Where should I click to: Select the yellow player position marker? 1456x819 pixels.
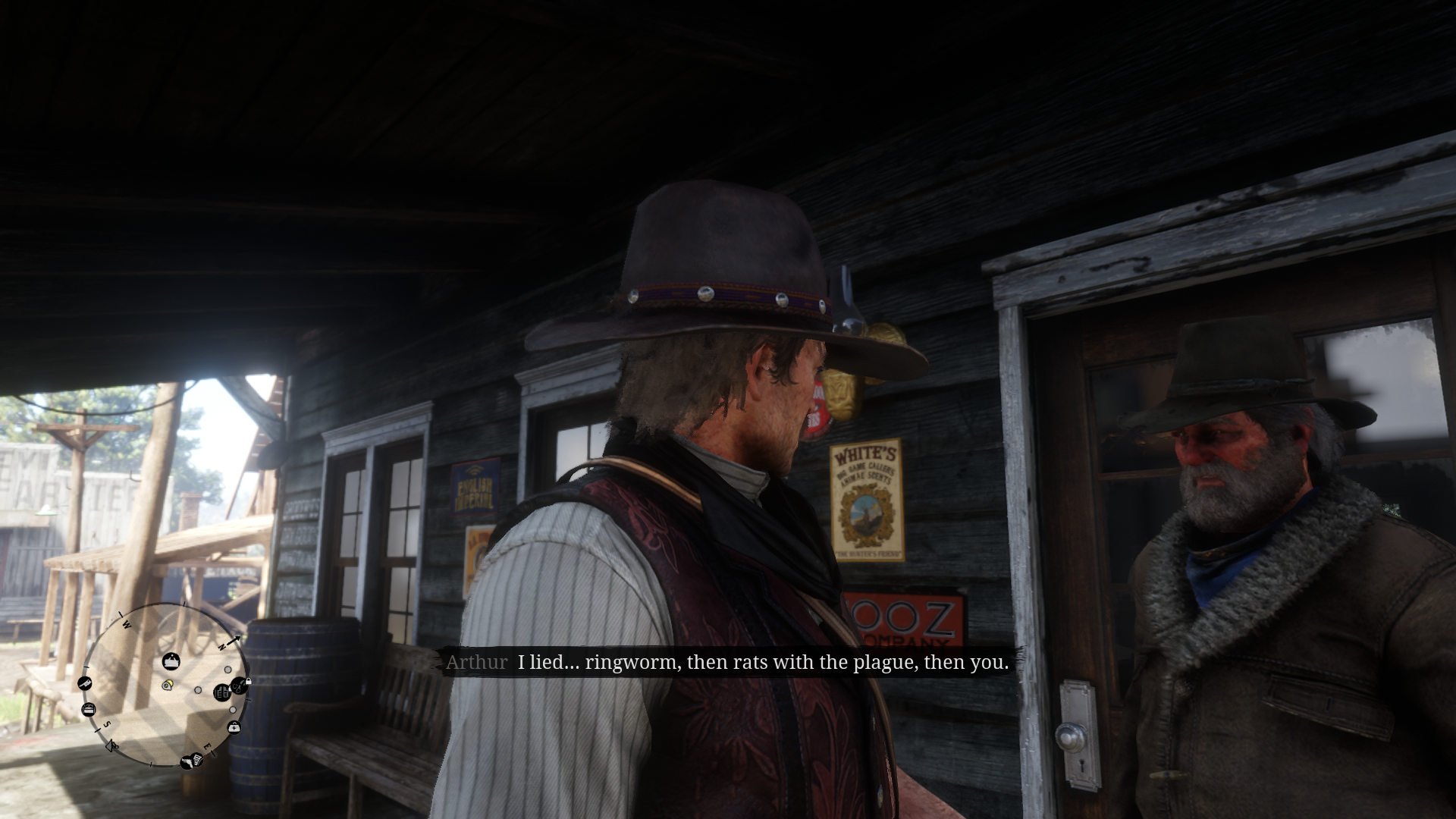point(168,685)
